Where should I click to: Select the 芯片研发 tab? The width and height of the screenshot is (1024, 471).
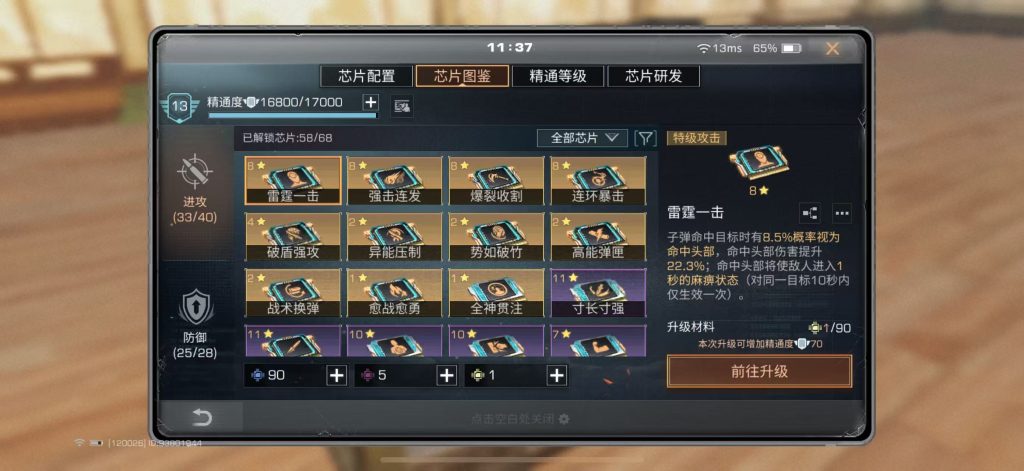tap(653, 76)
